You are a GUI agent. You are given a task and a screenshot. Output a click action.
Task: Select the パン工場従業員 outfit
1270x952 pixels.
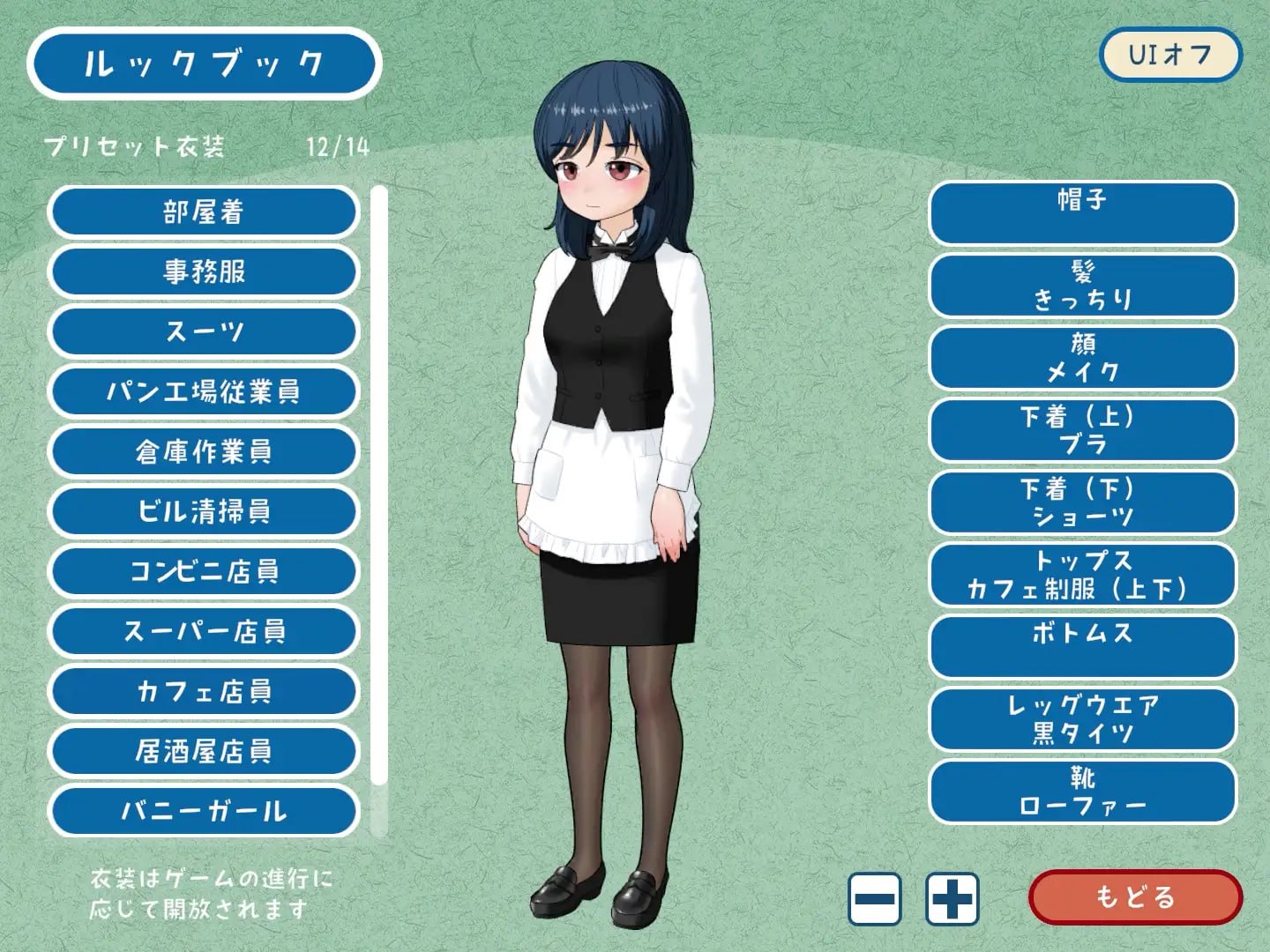click(203, 392)
